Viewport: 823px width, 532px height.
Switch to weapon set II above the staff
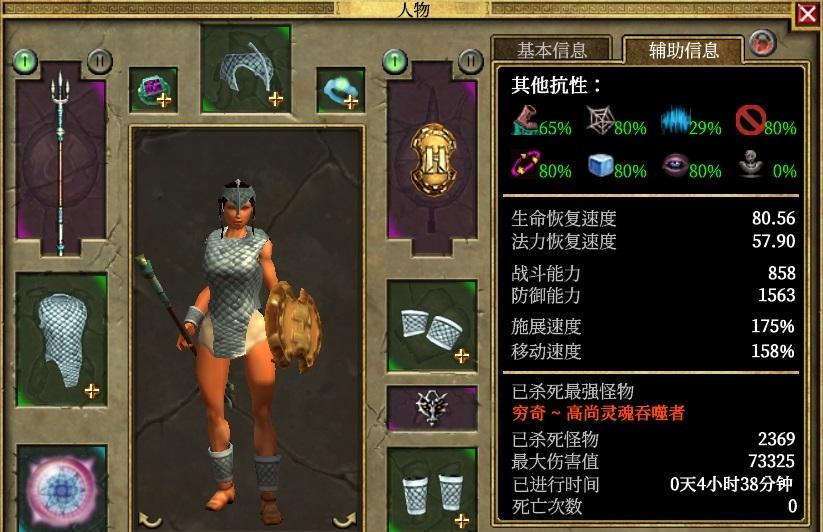coord(99,61)
